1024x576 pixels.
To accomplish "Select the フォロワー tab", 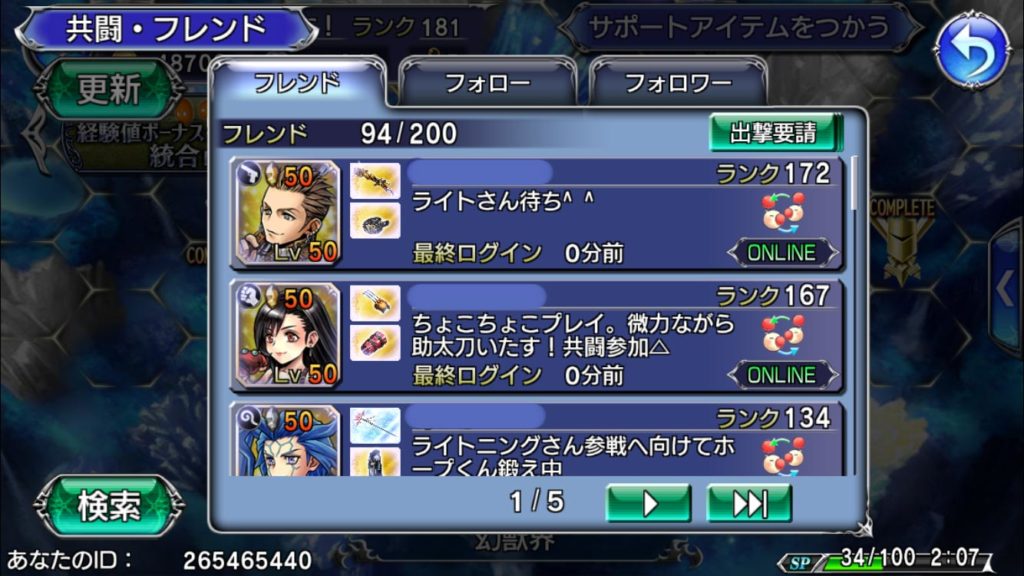I will point(678,84).
